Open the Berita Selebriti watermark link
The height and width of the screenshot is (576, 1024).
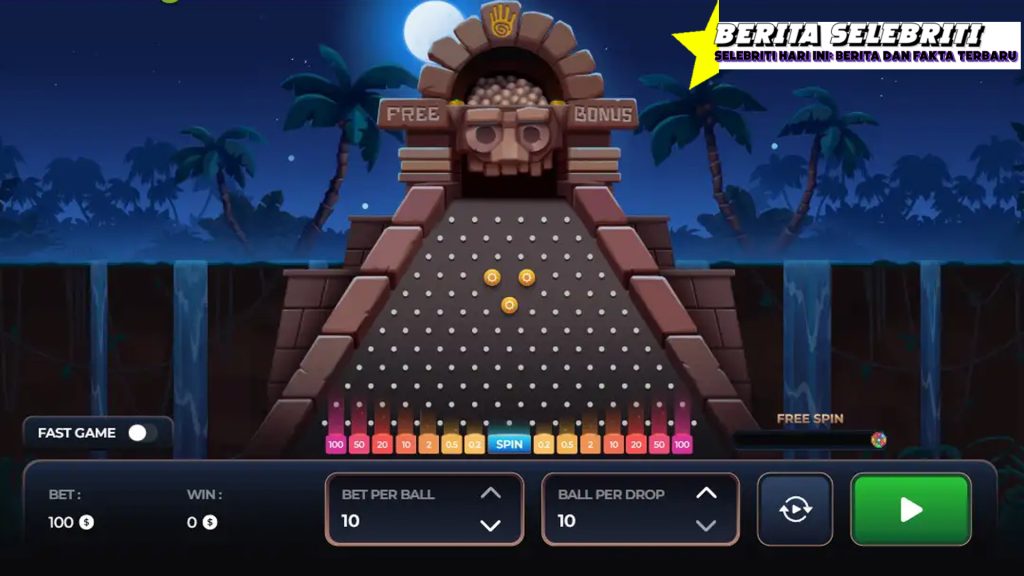[x=850, y=45]
